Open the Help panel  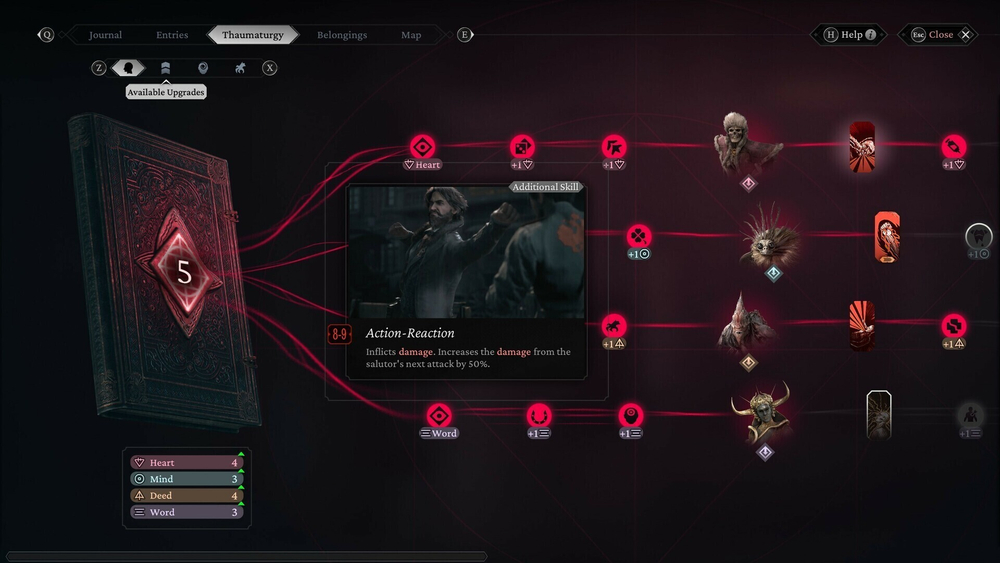pos(851,35)
